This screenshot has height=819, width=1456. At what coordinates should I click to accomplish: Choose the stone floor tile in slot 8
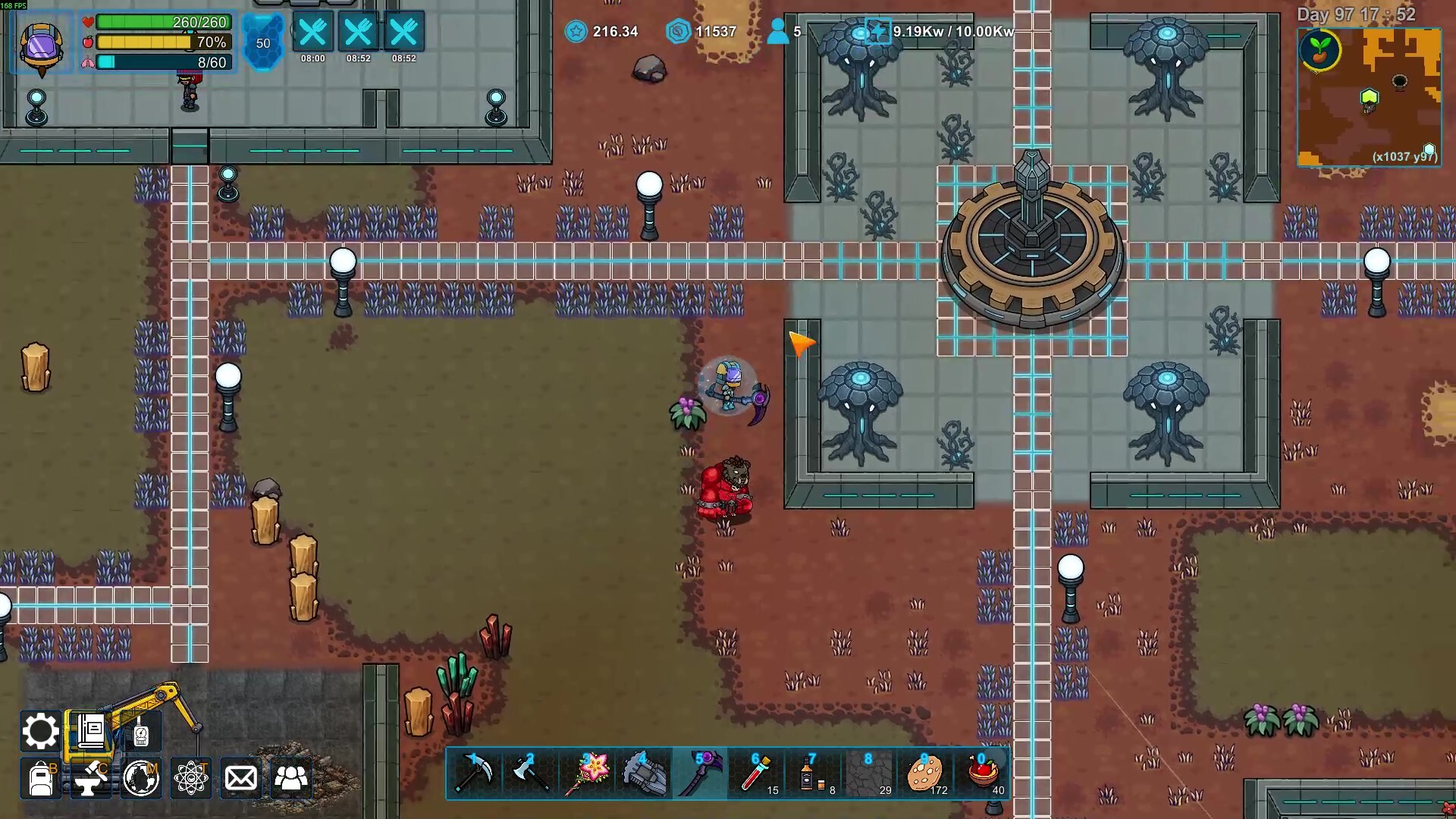(868, 773)
